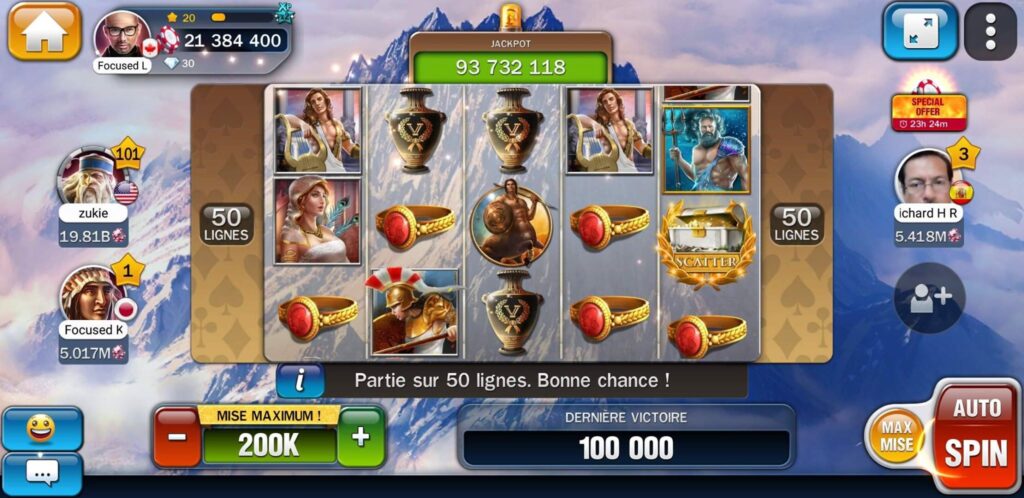1024x498 pixels.
Task: Open the Special Offer deal
Action: (928, 106)
